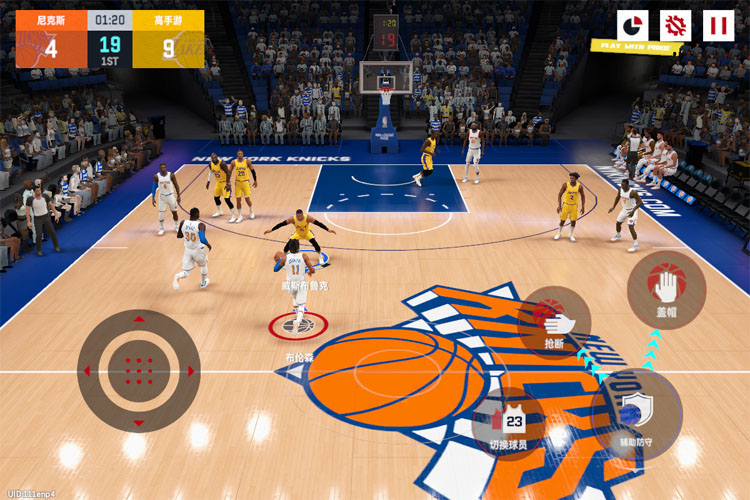Show the stats pie chart panel
The image size is (750, 500).
632,25
